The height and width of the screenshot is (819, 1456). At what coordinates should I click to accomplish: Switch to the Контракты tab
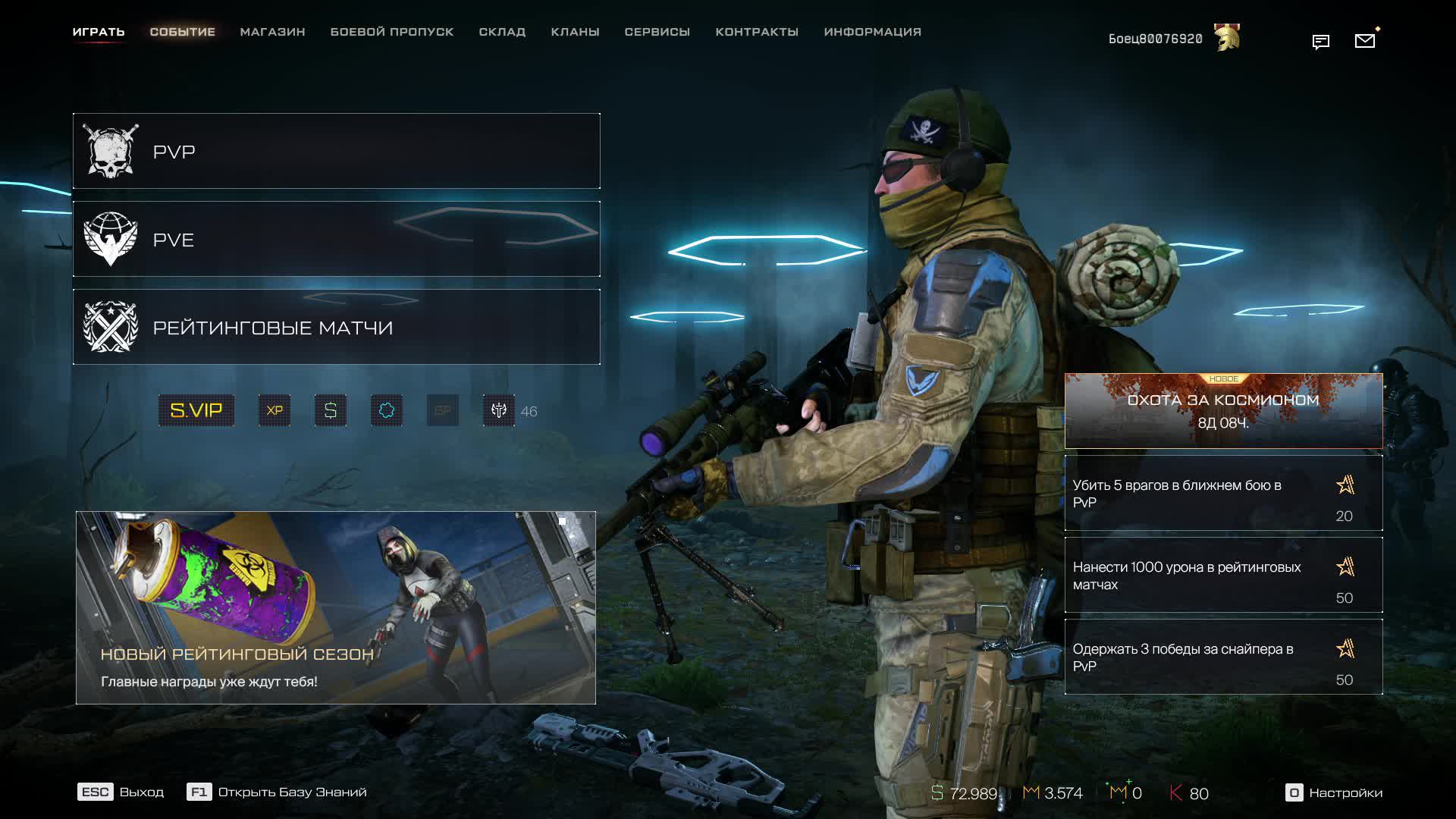[x=757, y=32]
